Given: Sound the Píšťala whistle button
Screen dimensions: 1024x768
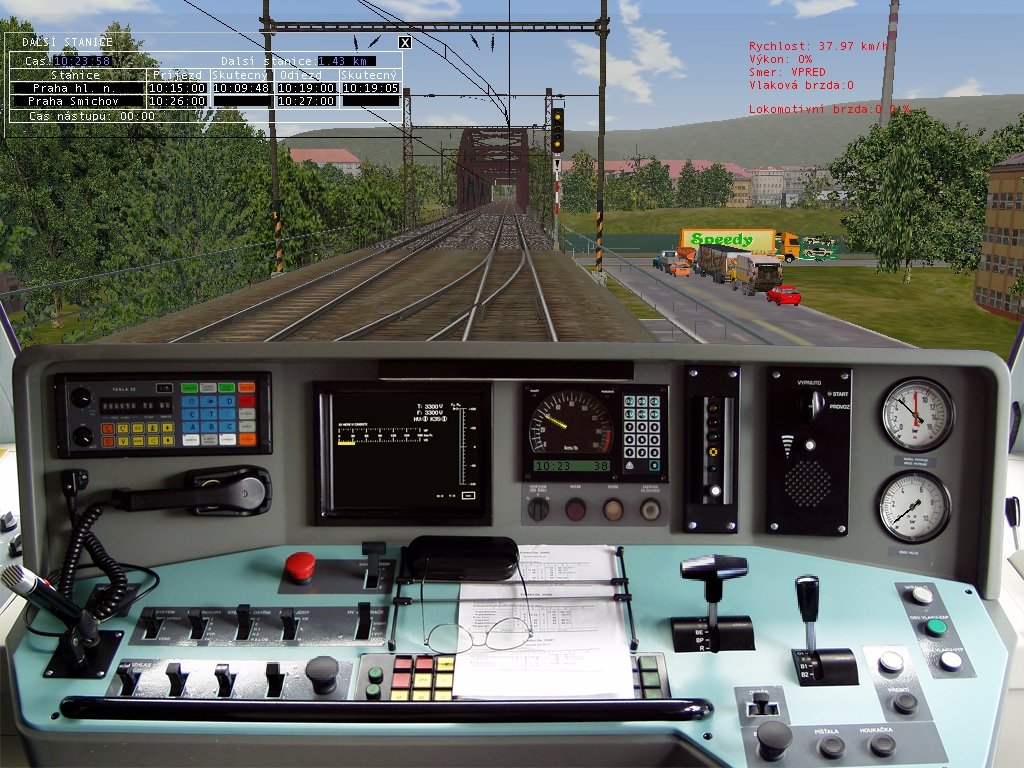Looking at the screenshot, I should point(832,746).
